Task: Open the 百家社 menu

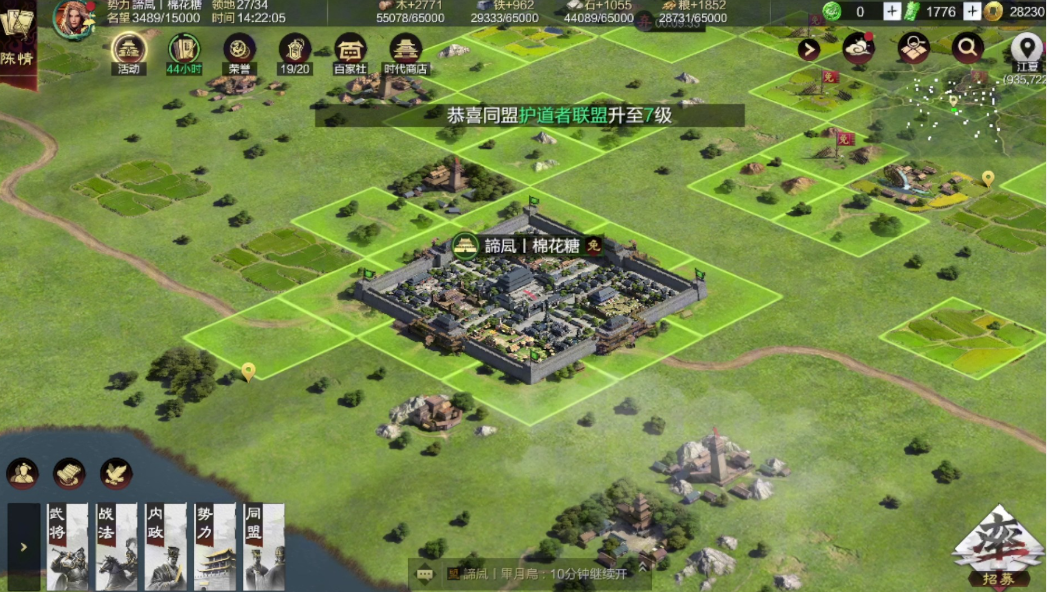Action: [350, 50]
